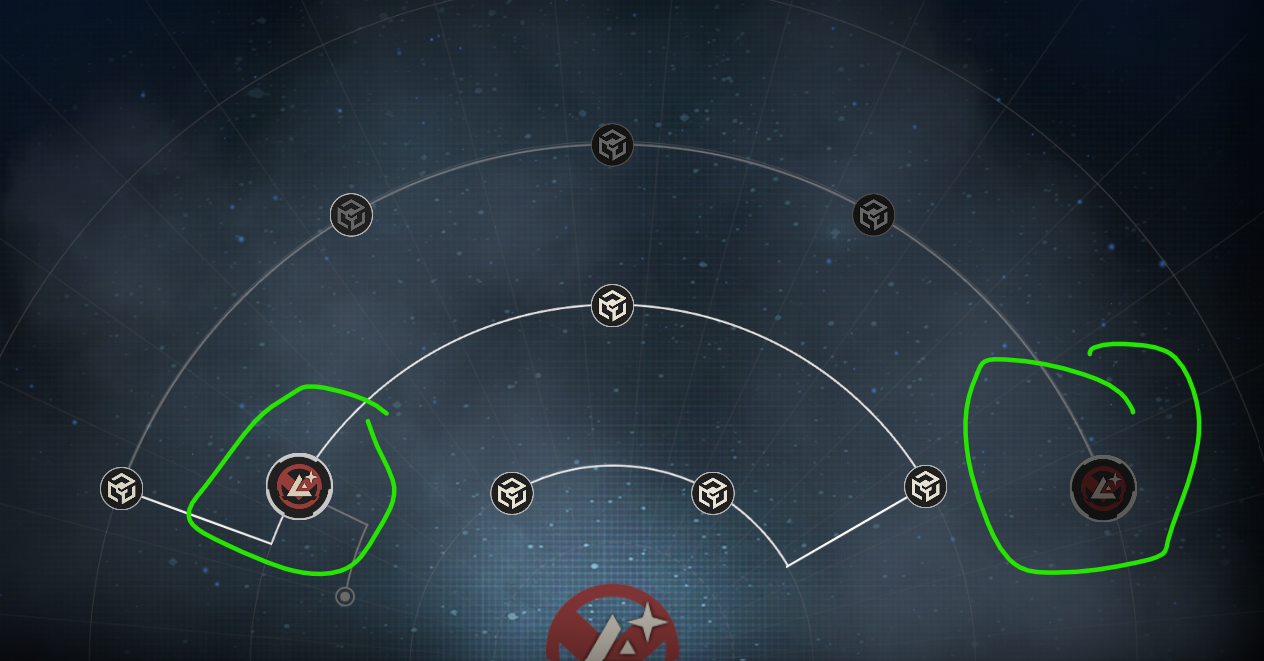Select the cube node at the outer arc's left end
Image resolution: width=1264 pixels, height=661 pixels.
coord(121,488)
